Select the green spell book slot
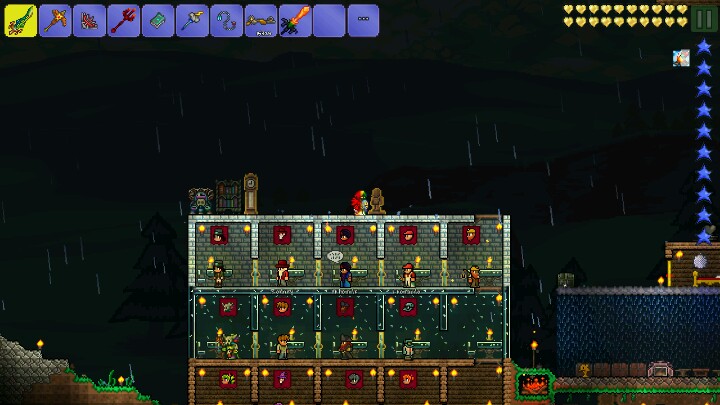Image resolution: width=720 pixels, height=405 pixels. 157,20
